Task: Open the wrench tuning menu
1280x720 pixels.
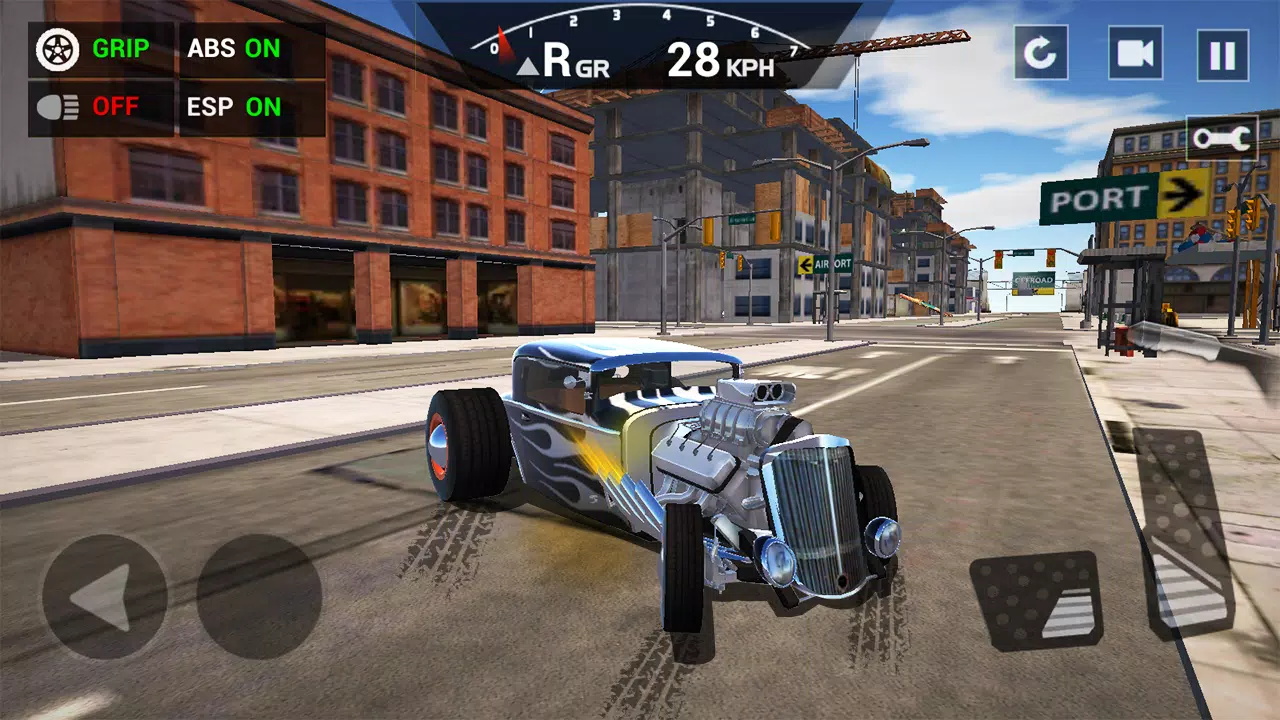Action: point(1221,138)
